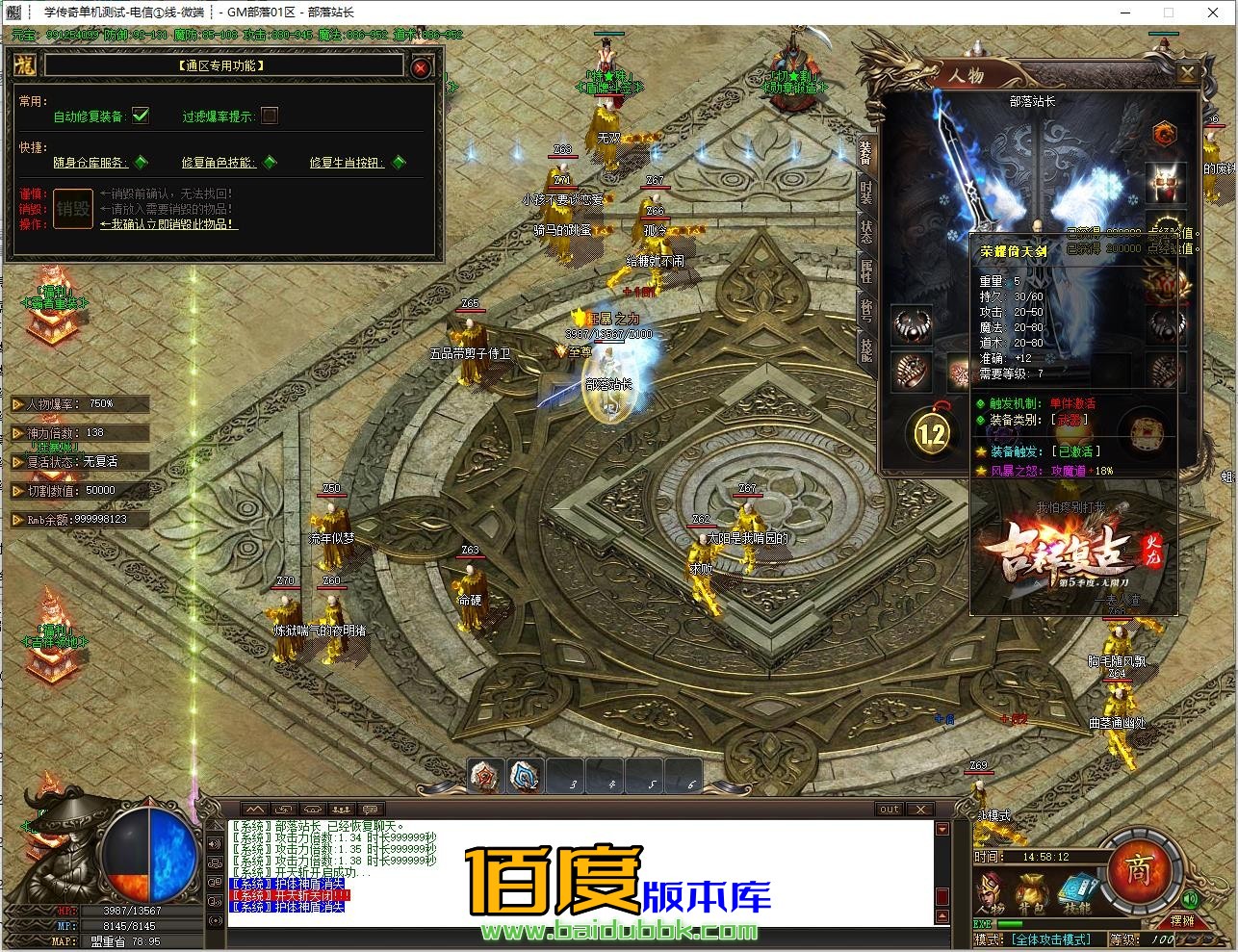The height and width of the screenshot is (952, 1238).
Task: Select the first skill icon in the hotbar
Action: coord(484,776)
